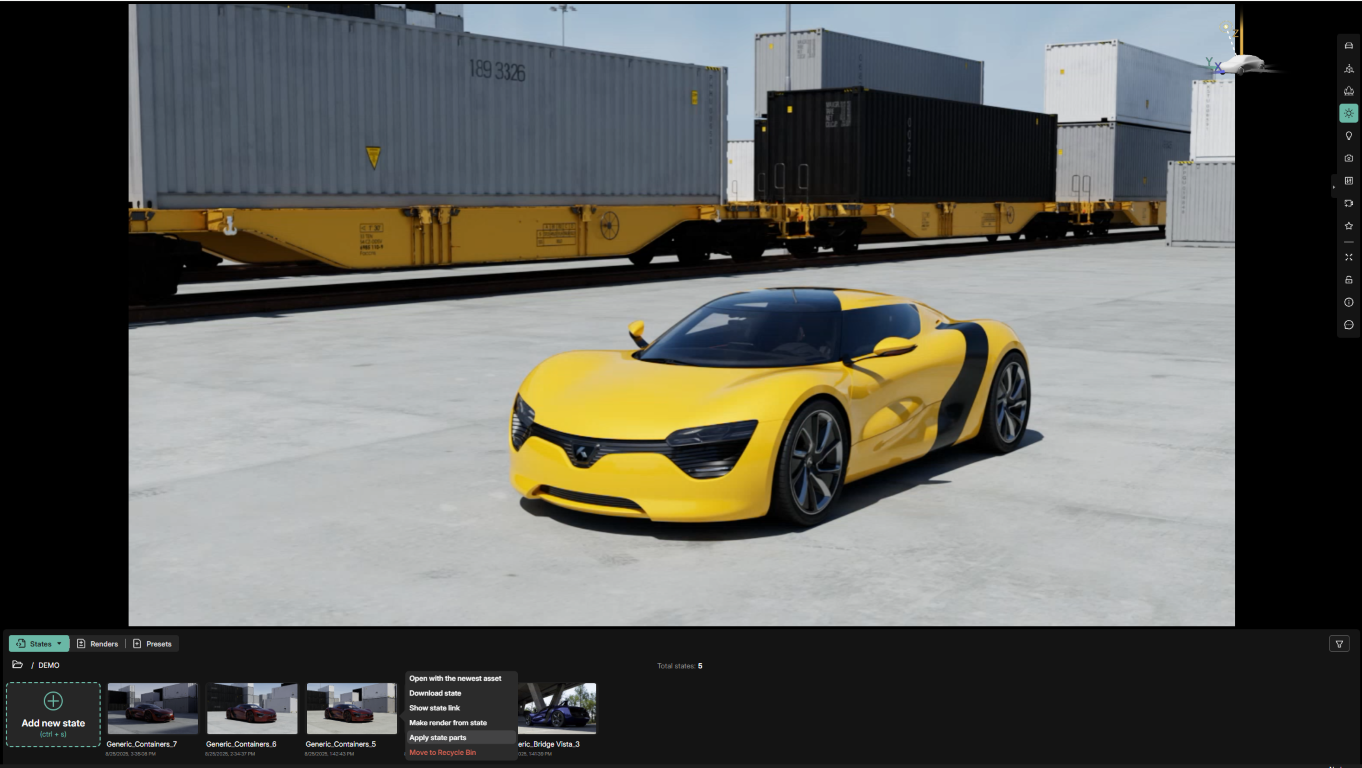
Task: Choose Apply state parts
Action: click(438, 737)
